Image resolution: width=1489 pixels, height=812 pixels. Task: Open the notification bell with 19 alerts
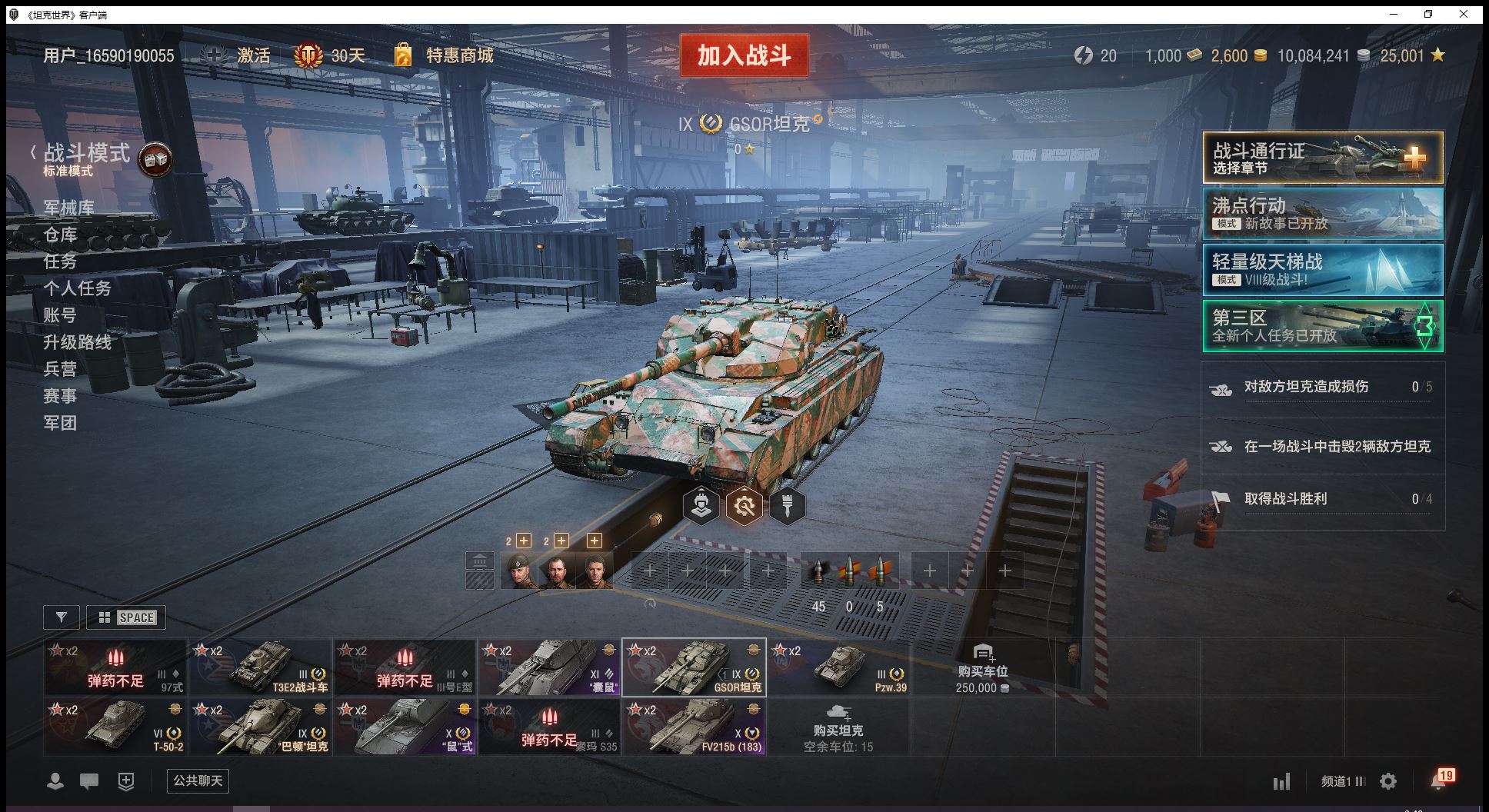point(1439,780)
